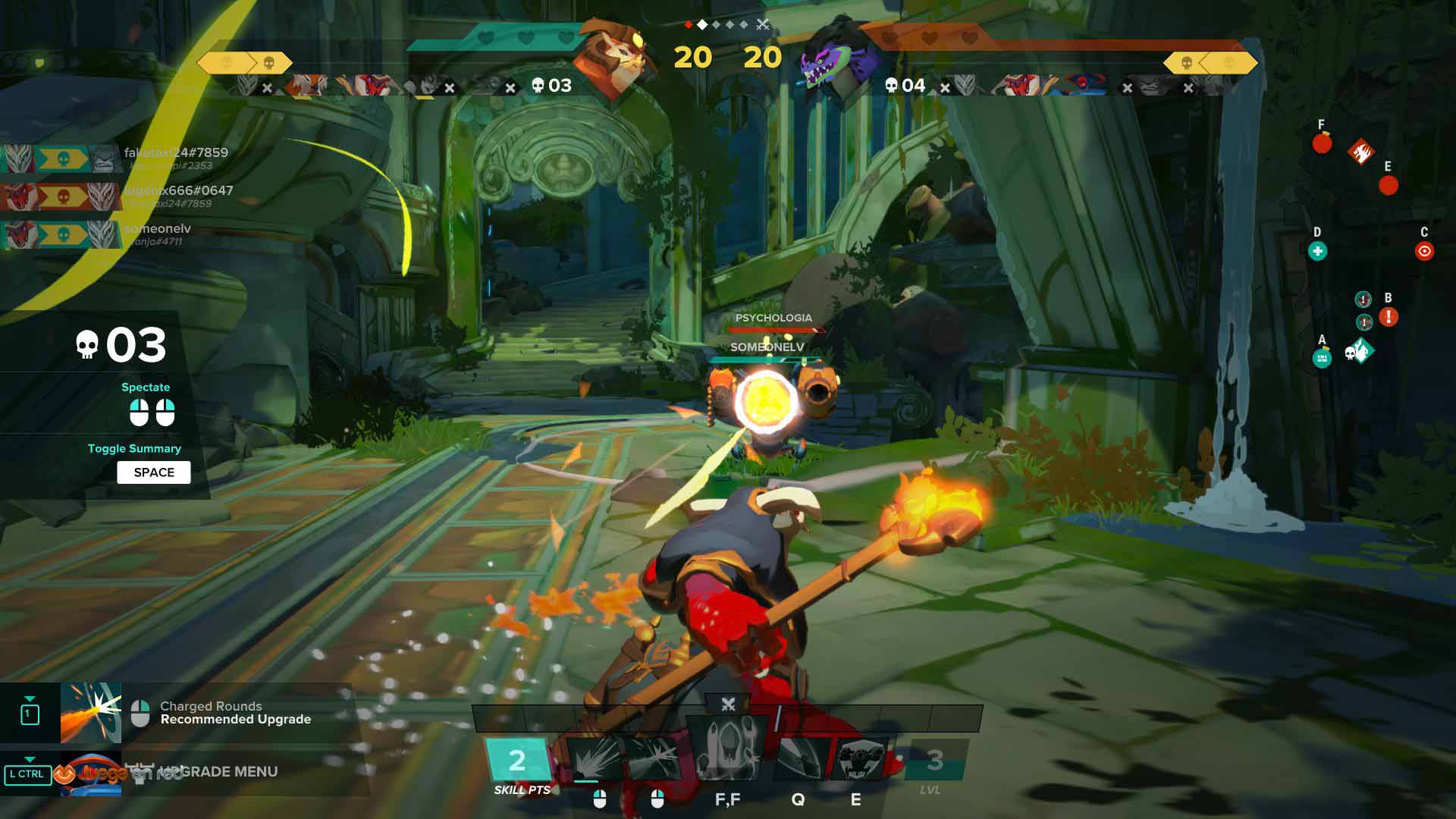
Task: Select red eye marker at point C
Action: [x=1424, y=252]
